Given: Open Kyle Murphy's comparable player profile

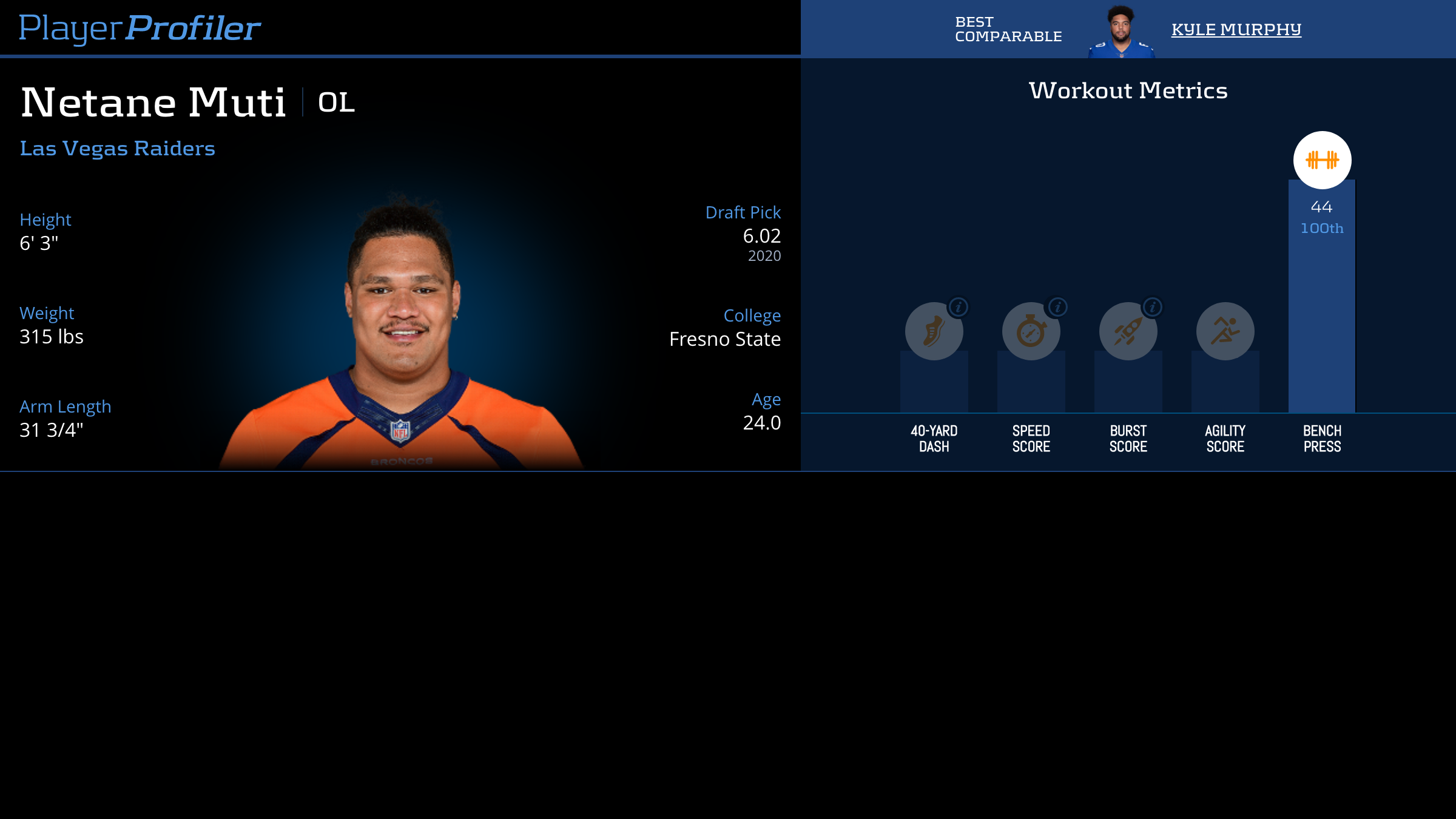Looking at the screenshot, I should pyautogui.click(x=1236, y=29).
